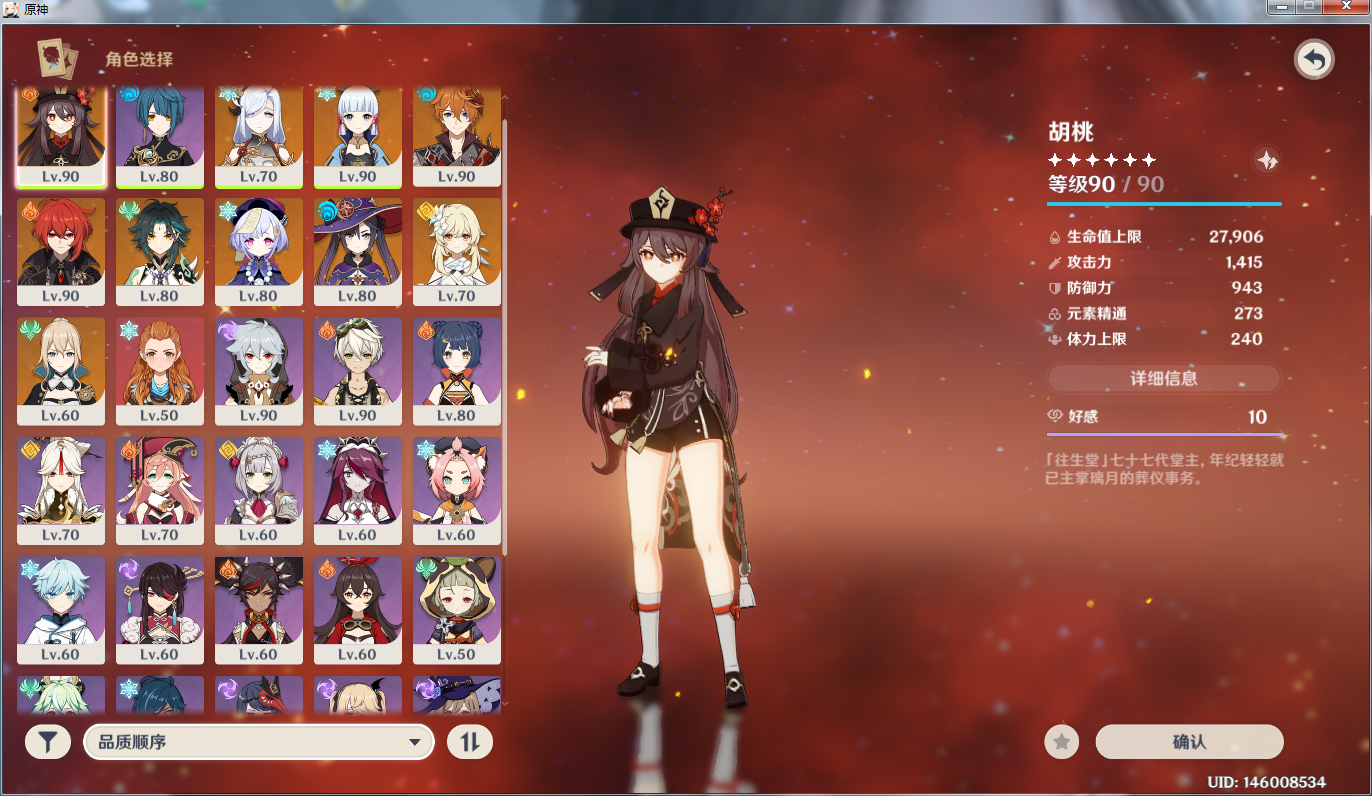Confirm the character selection with 确认
The image size is (1372, 796).
1189,742
